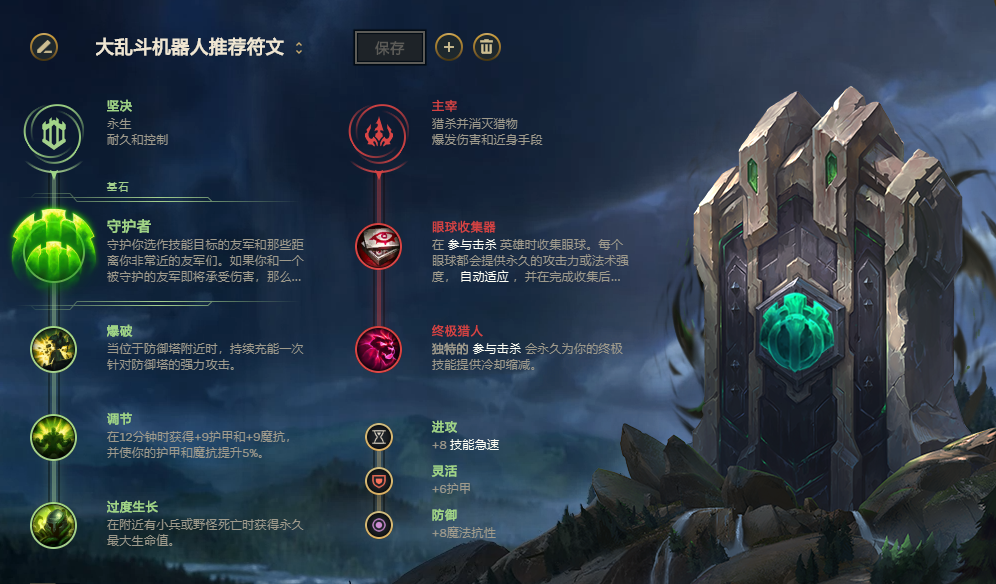
Task: Change the 防御 defense stat shard
Action: click(379, 524)
